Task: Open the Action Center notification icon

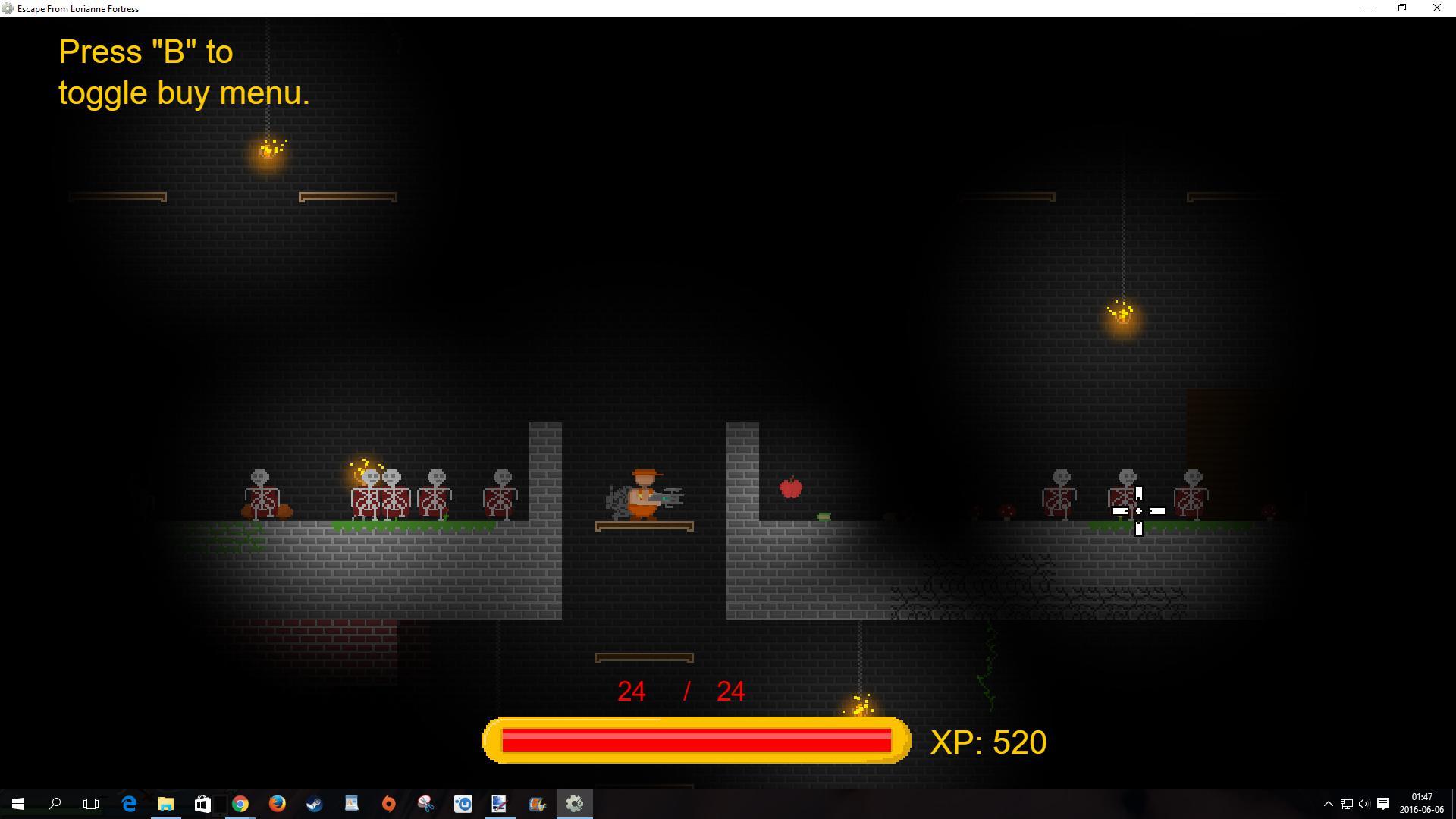Action: (x=1383, y=804)
